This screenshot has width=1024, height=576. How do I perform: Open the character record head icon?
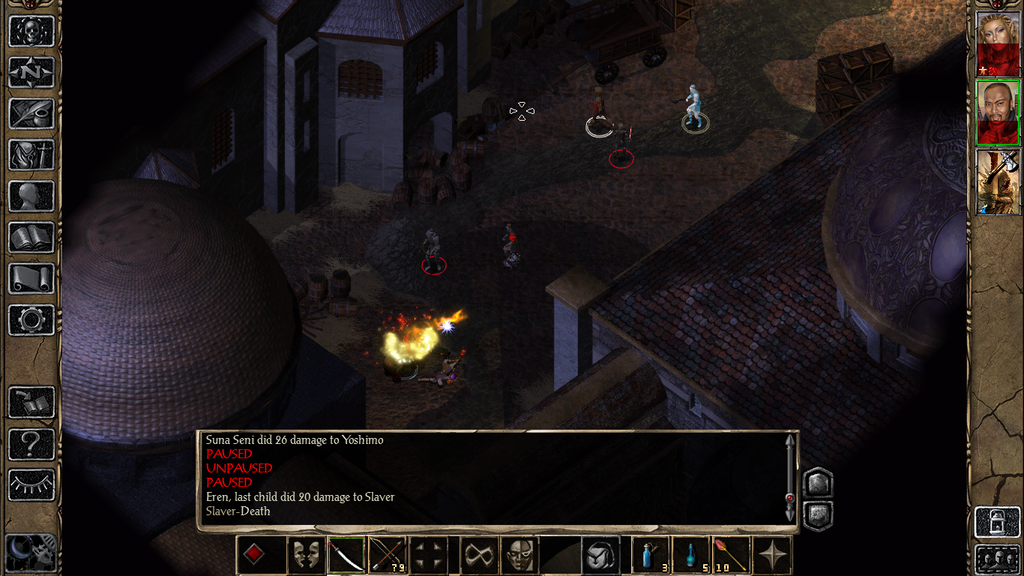[31, 196]
